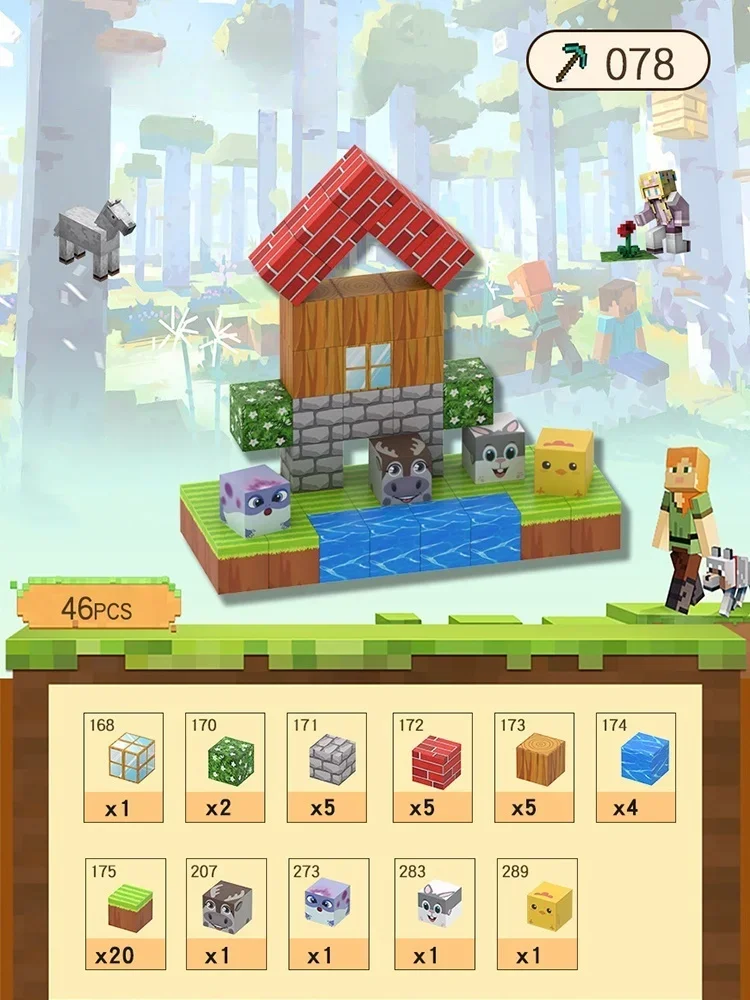Choose the purple creature face block 273
Image resolution: width=750 pixels, height=1000 pixels.
tap(328, 913)
